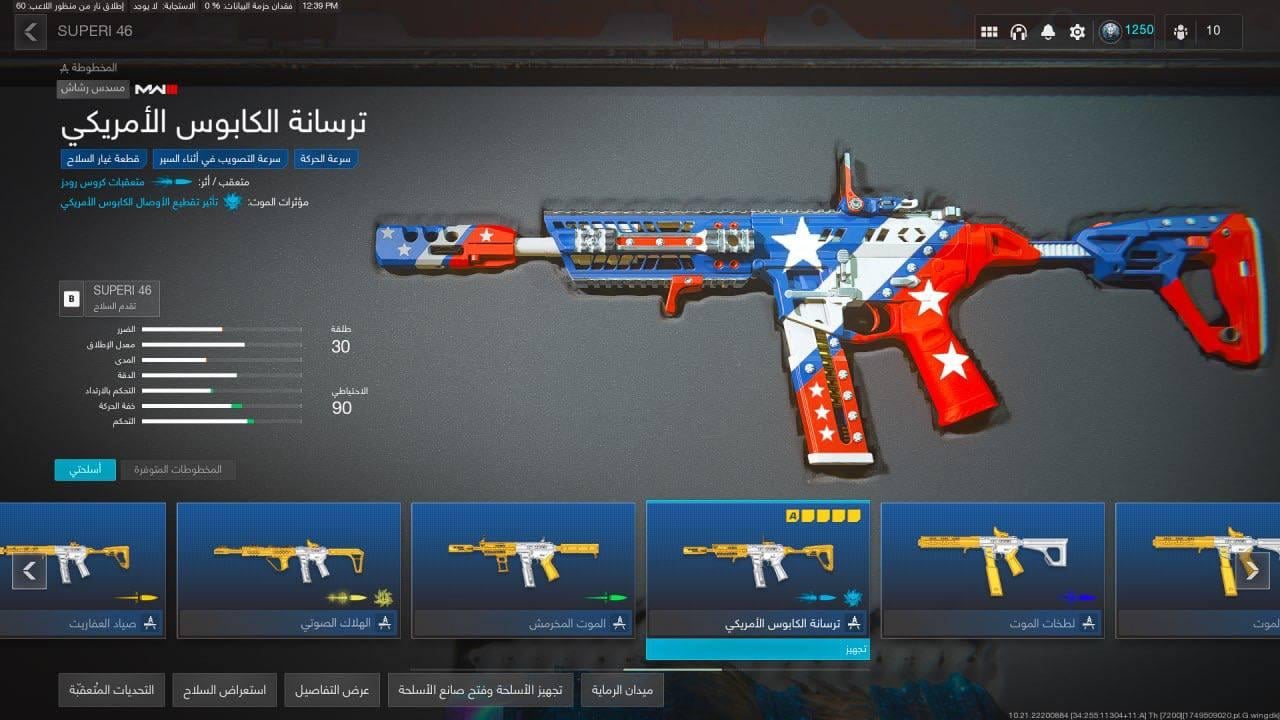Click استعراض السلاح to inspect the weapon
The image size is (1280, 720).
click(225, 690)
